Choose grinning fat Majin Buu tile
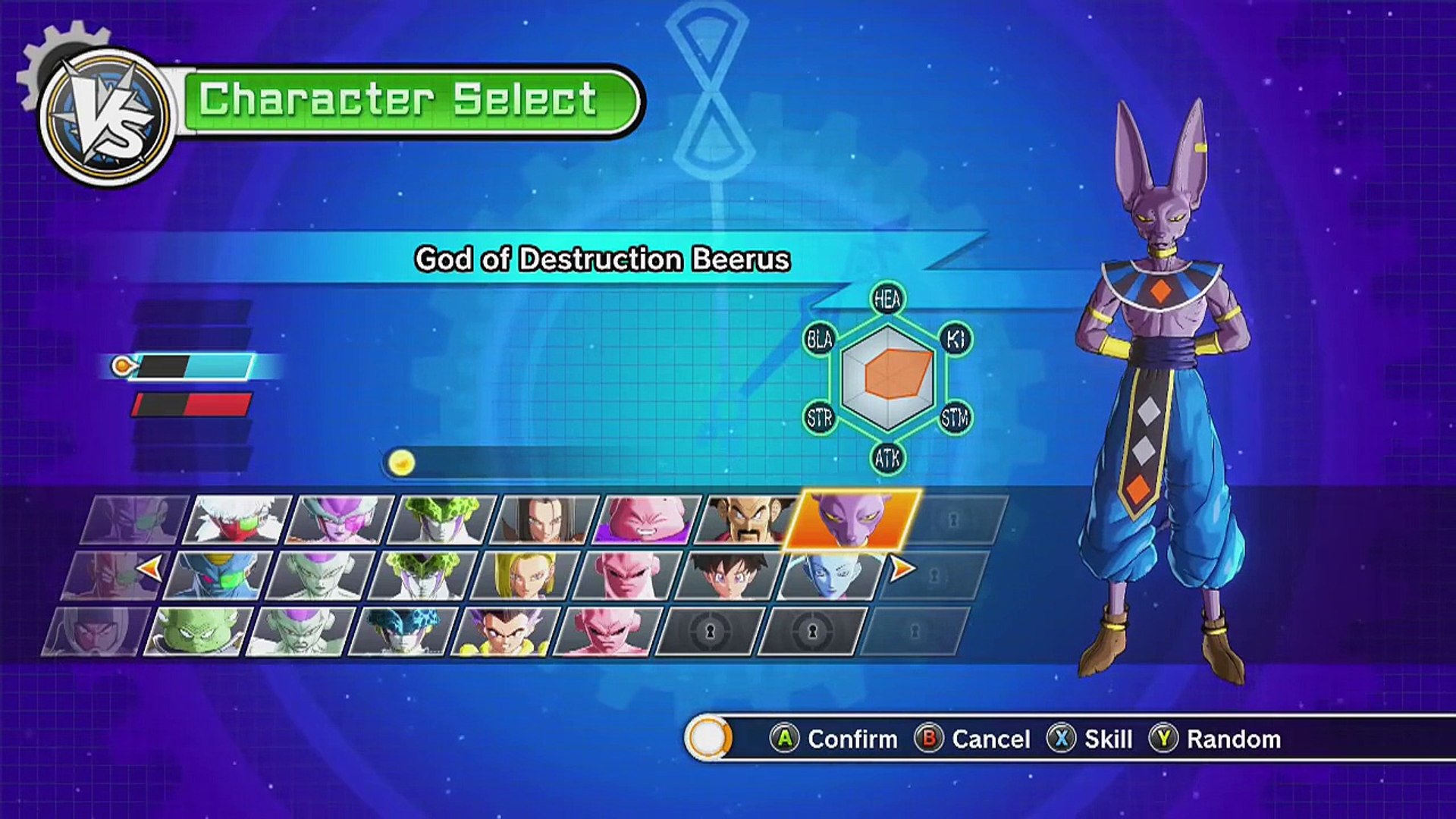The width and height of the screenshot is (1456, 819). 646,520
